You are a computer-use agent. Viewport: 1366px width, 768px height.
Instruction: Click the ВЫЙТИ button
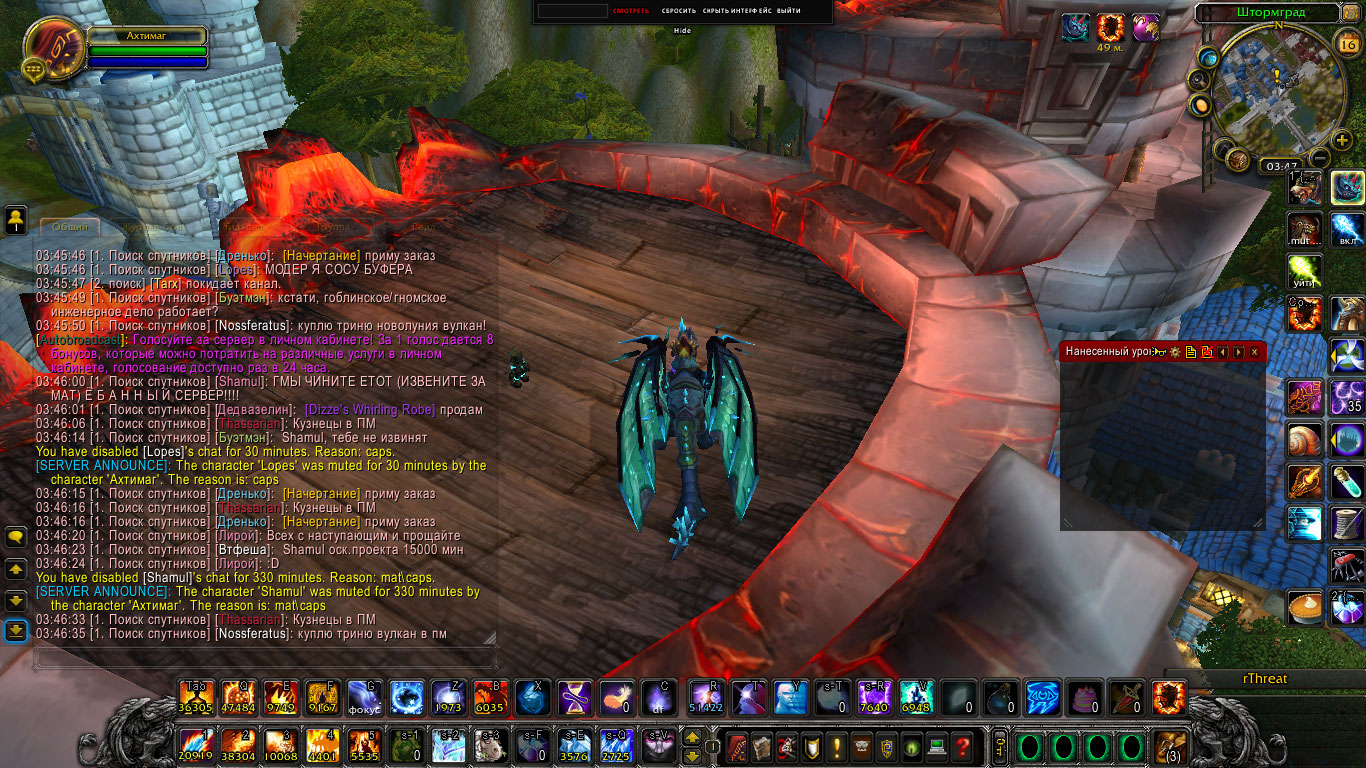pos(789,11)
